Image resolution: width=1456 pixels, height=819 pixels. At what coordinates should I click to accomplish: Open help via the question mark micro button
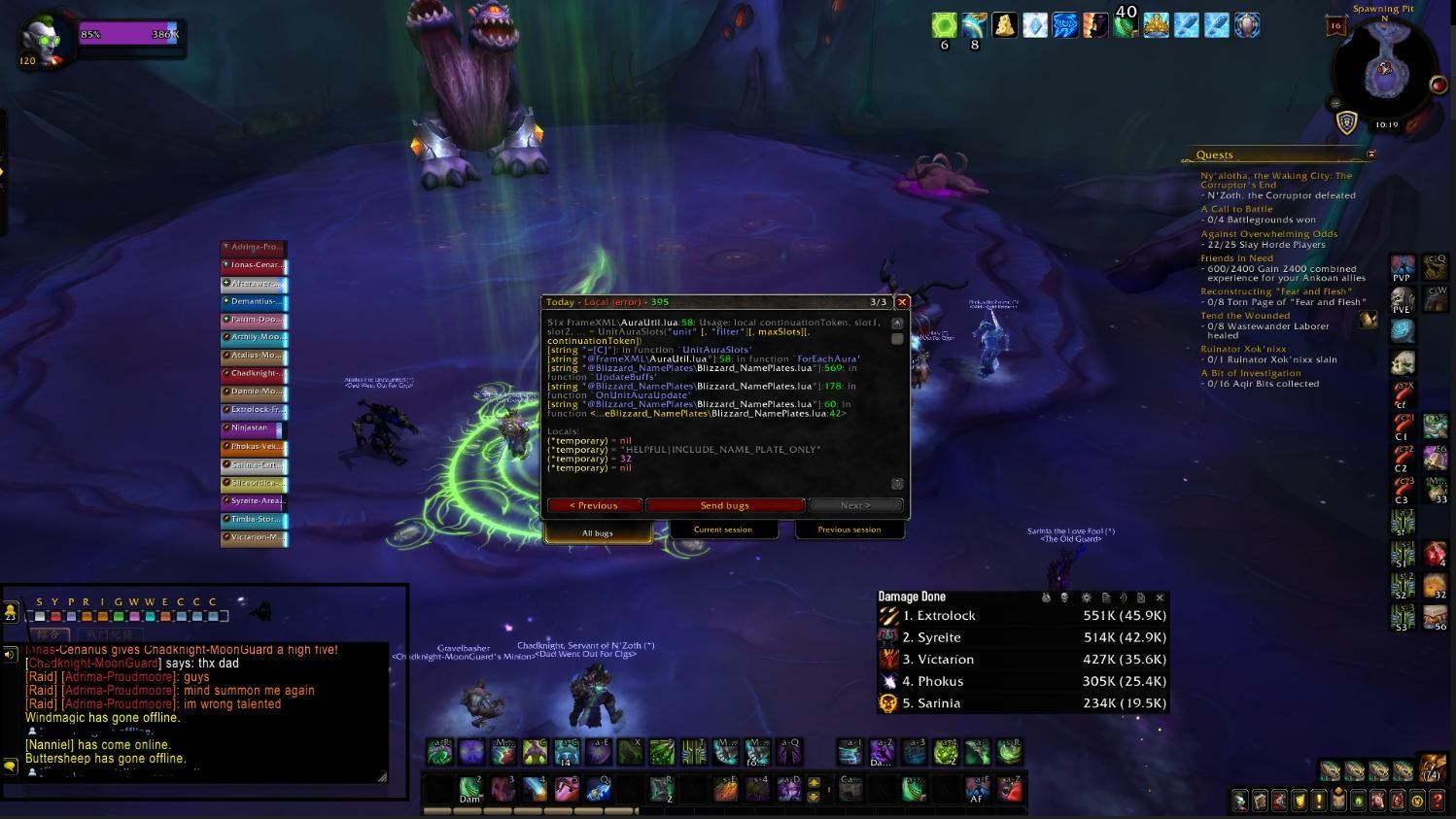(x=1438, y=802)
